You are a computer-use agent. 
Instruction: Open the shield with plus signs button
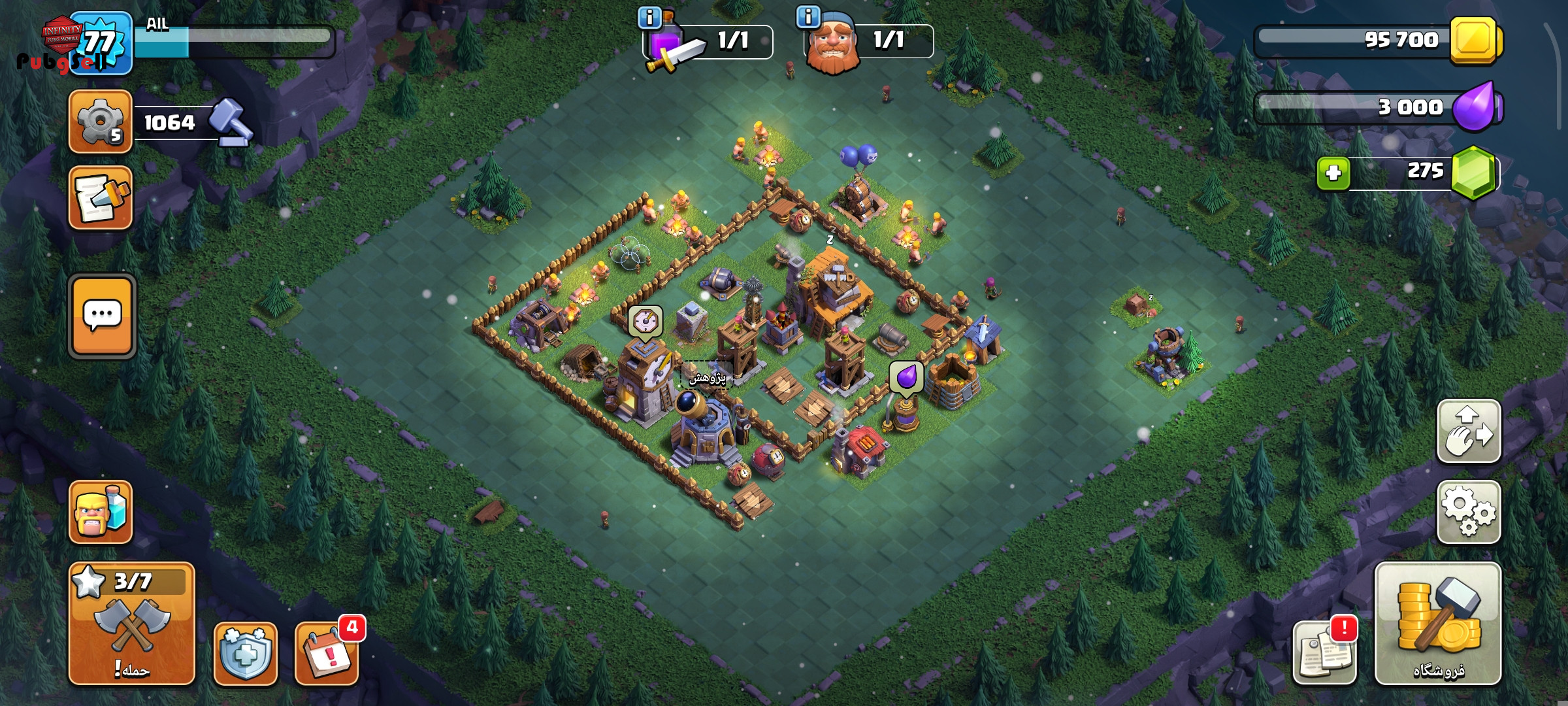click(245, 654)
